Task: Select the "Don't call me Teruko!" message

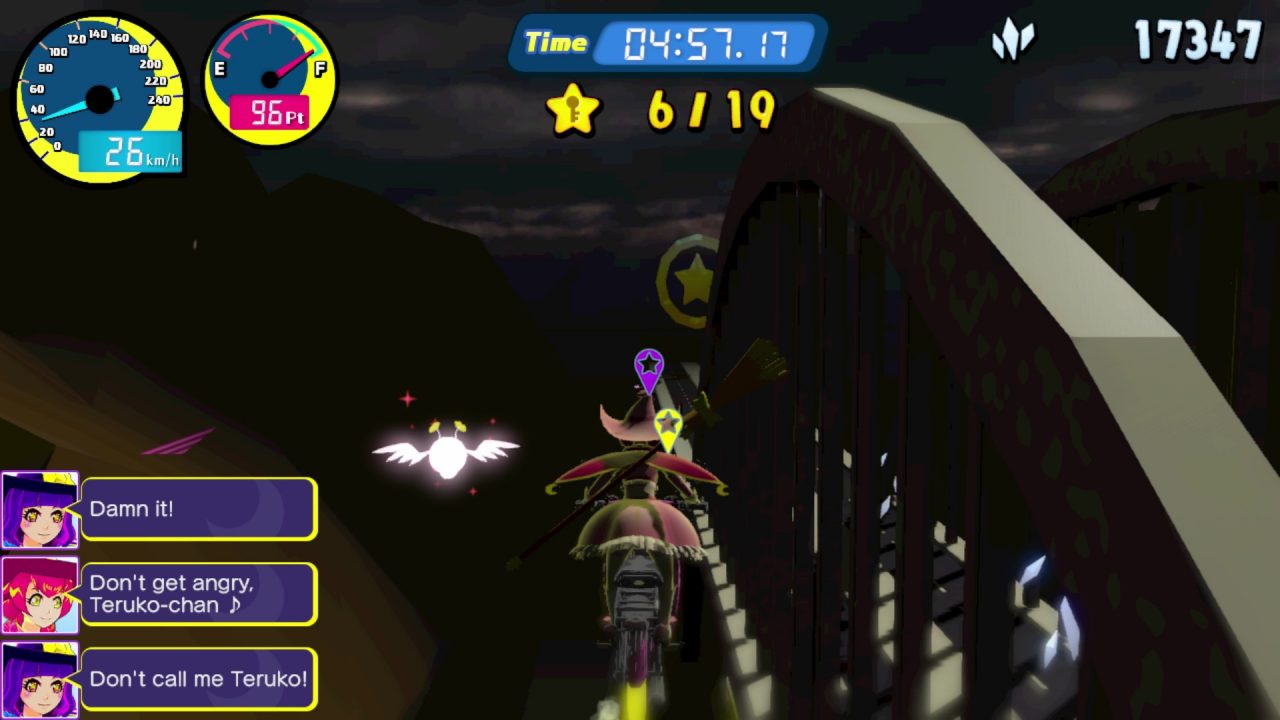Action: pos(199,679)
